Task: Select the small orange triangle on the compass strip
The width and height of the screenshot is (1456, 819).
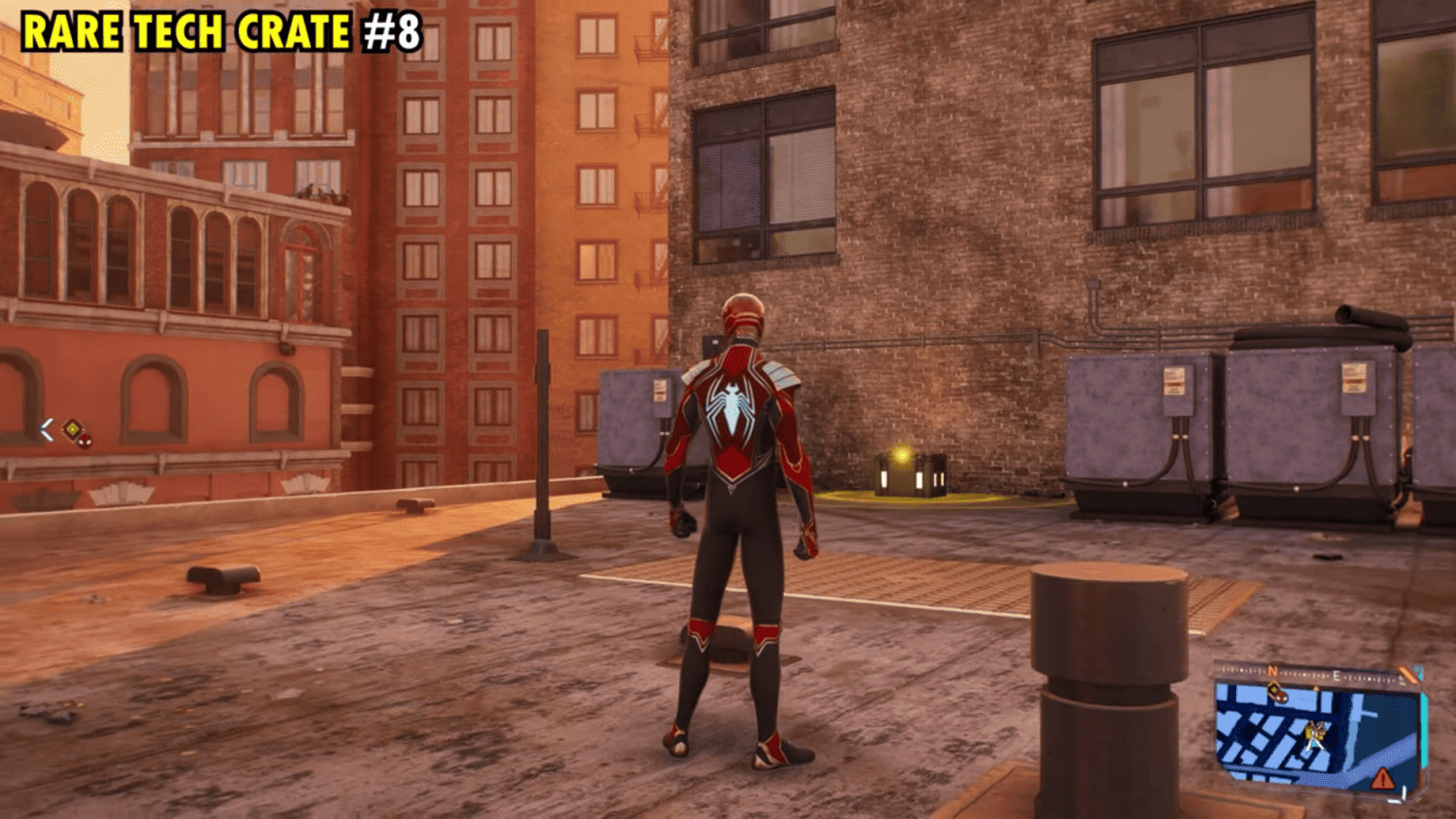Action: (1316, 688)
